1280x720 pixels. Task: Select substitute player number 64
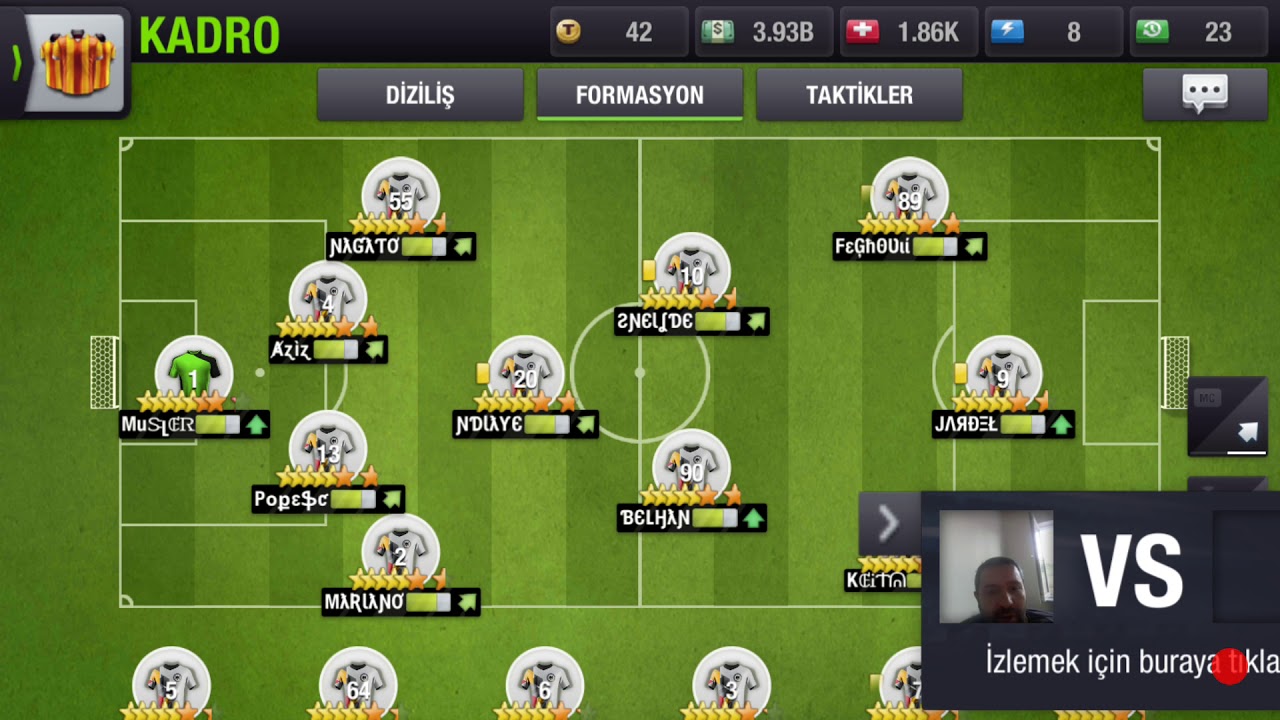pyautogui.click(x=358, y=685)
